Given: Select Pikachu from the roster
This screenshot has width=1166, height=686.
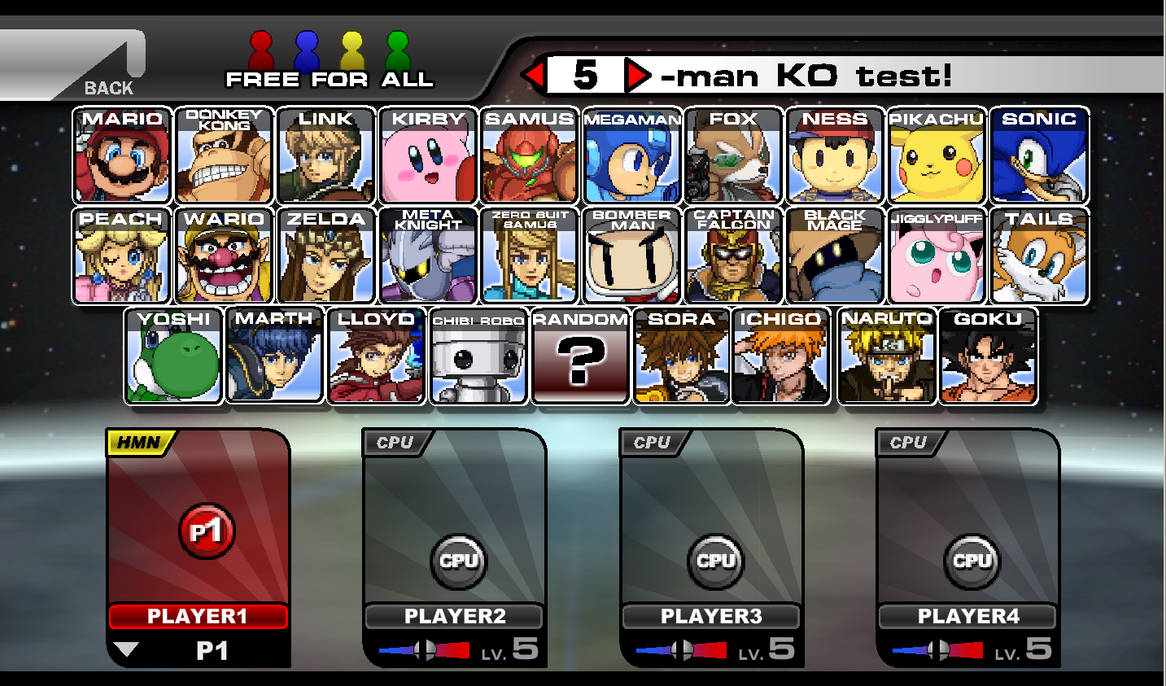Looking at the screenshot, I should point(937,155).
